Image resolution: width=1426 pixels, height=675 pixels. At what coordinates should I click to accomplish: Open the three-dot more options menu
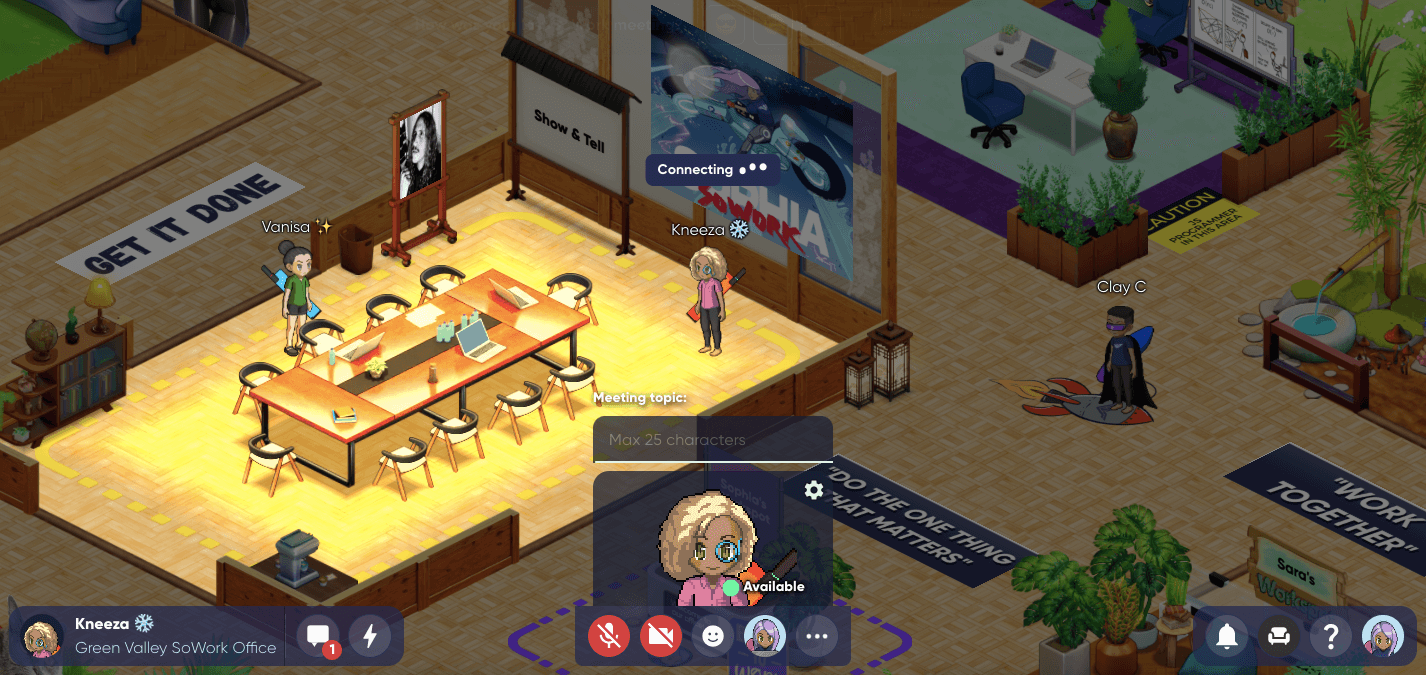pos(817,635)
